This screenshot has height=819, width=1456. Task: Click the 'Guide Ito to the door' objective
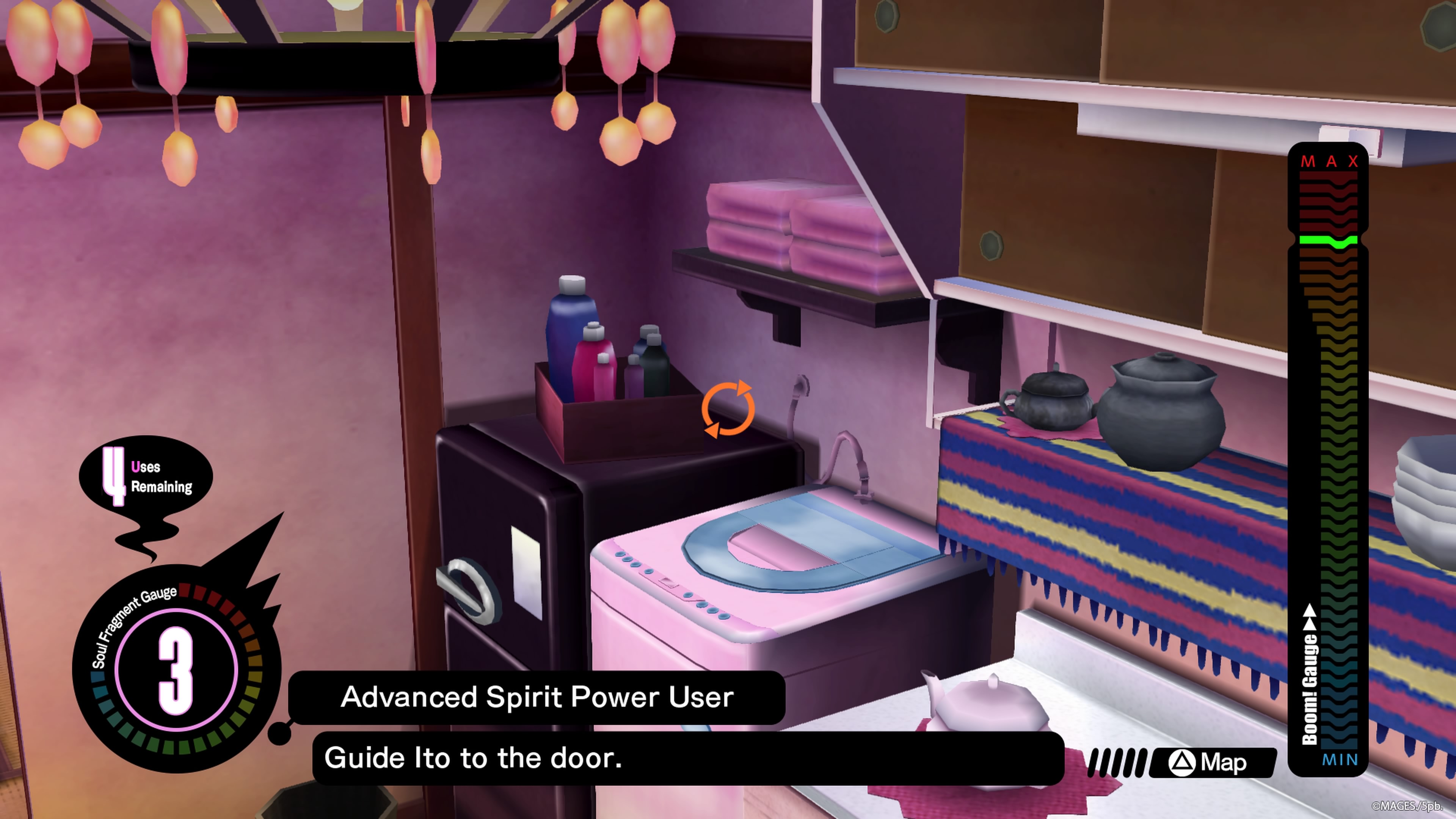[x=473, y=758]
